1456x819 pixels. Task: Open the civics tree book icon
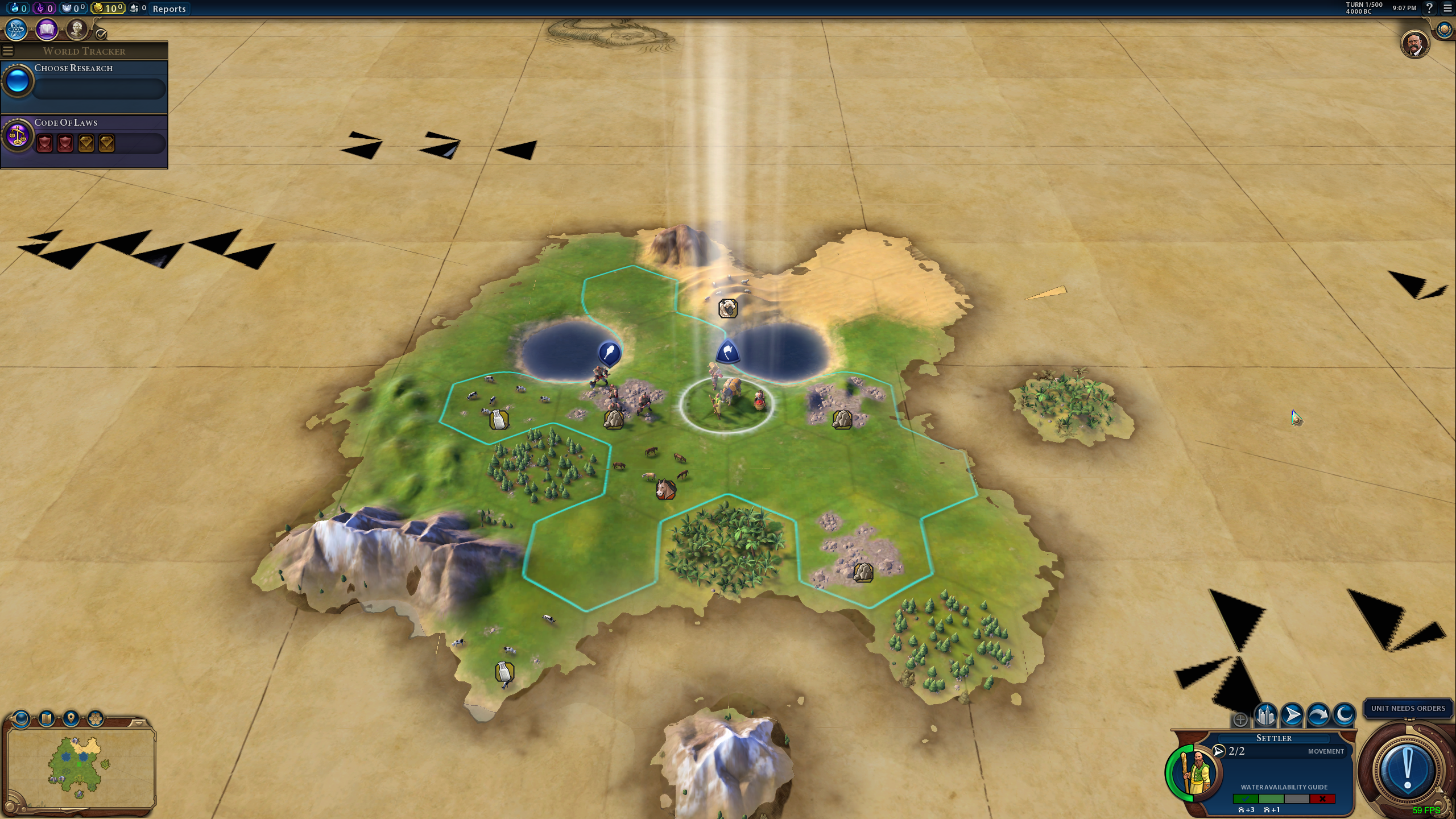47,30
